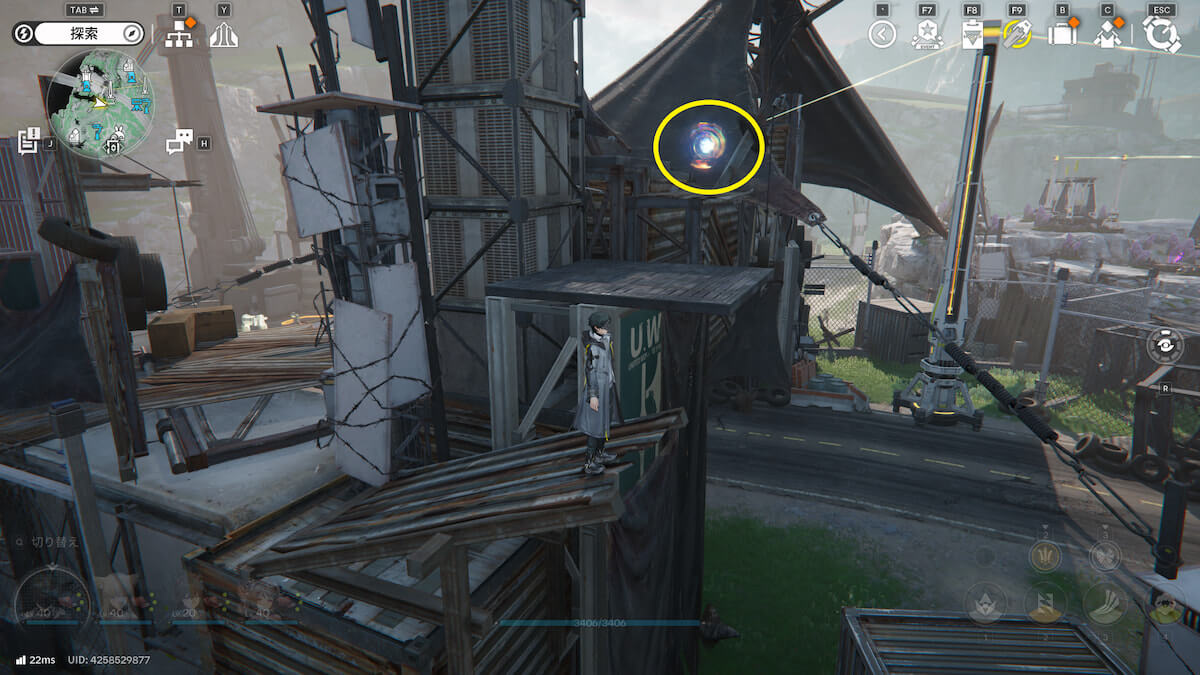Image resolution: width=1200 pixels, height=675 pixels.
Task: Open the backpack suitcase inventory icon
Action: click(x=1061, y=35)
